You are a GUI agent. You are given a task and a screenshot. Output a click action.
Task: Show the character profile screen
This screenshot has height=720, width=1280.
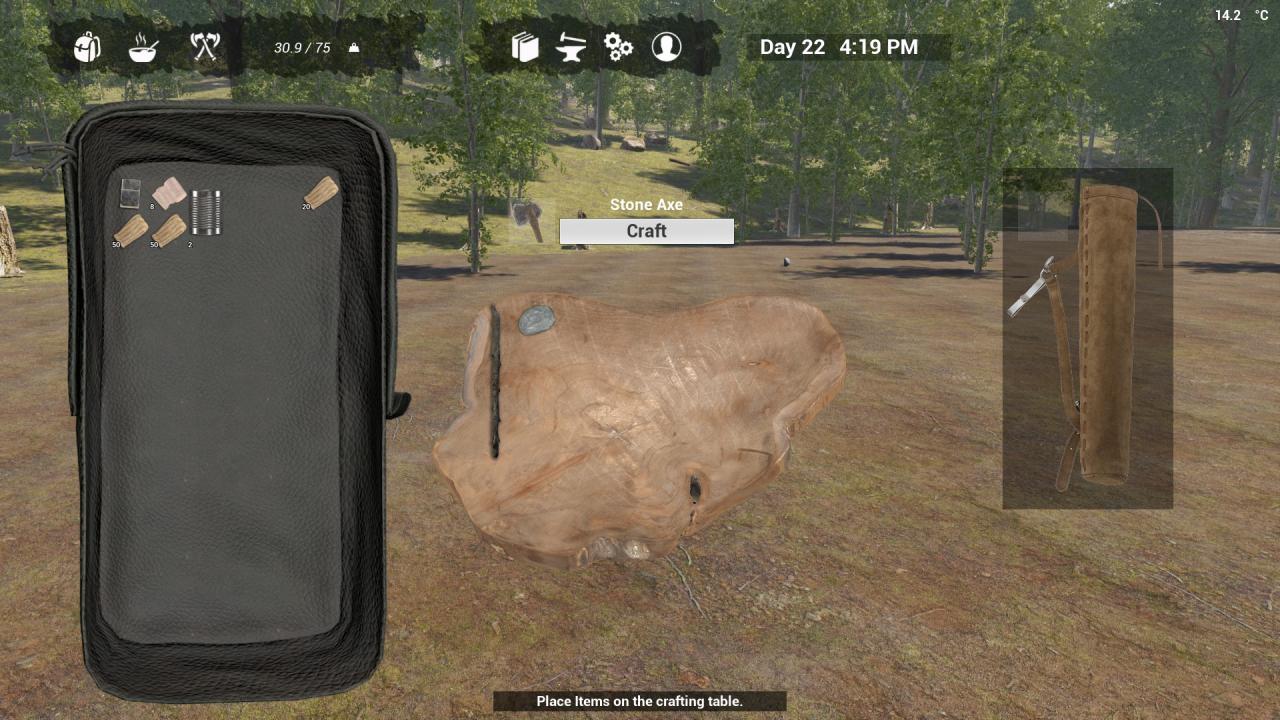pos(666,47)
